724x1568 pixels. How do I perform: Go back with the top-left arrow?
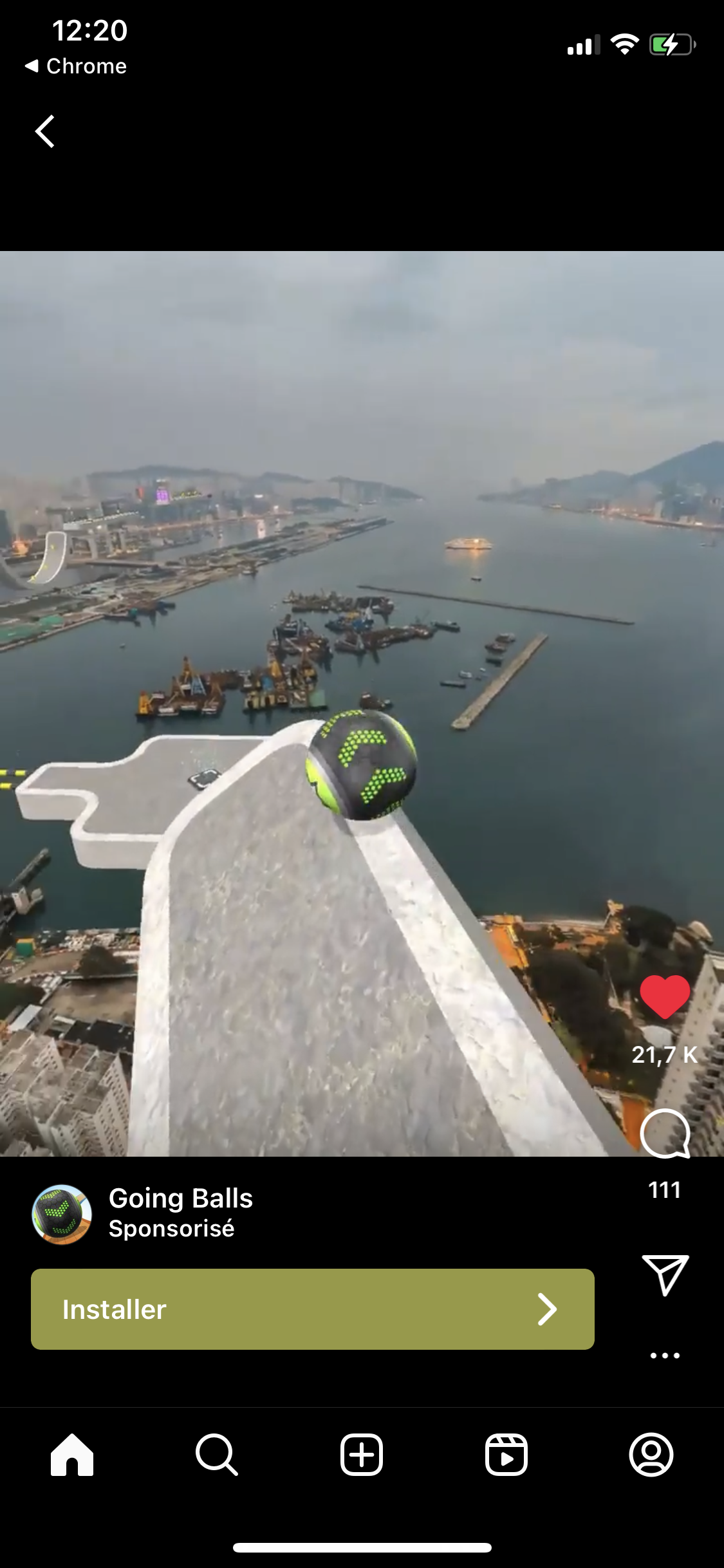pos(45,132)
